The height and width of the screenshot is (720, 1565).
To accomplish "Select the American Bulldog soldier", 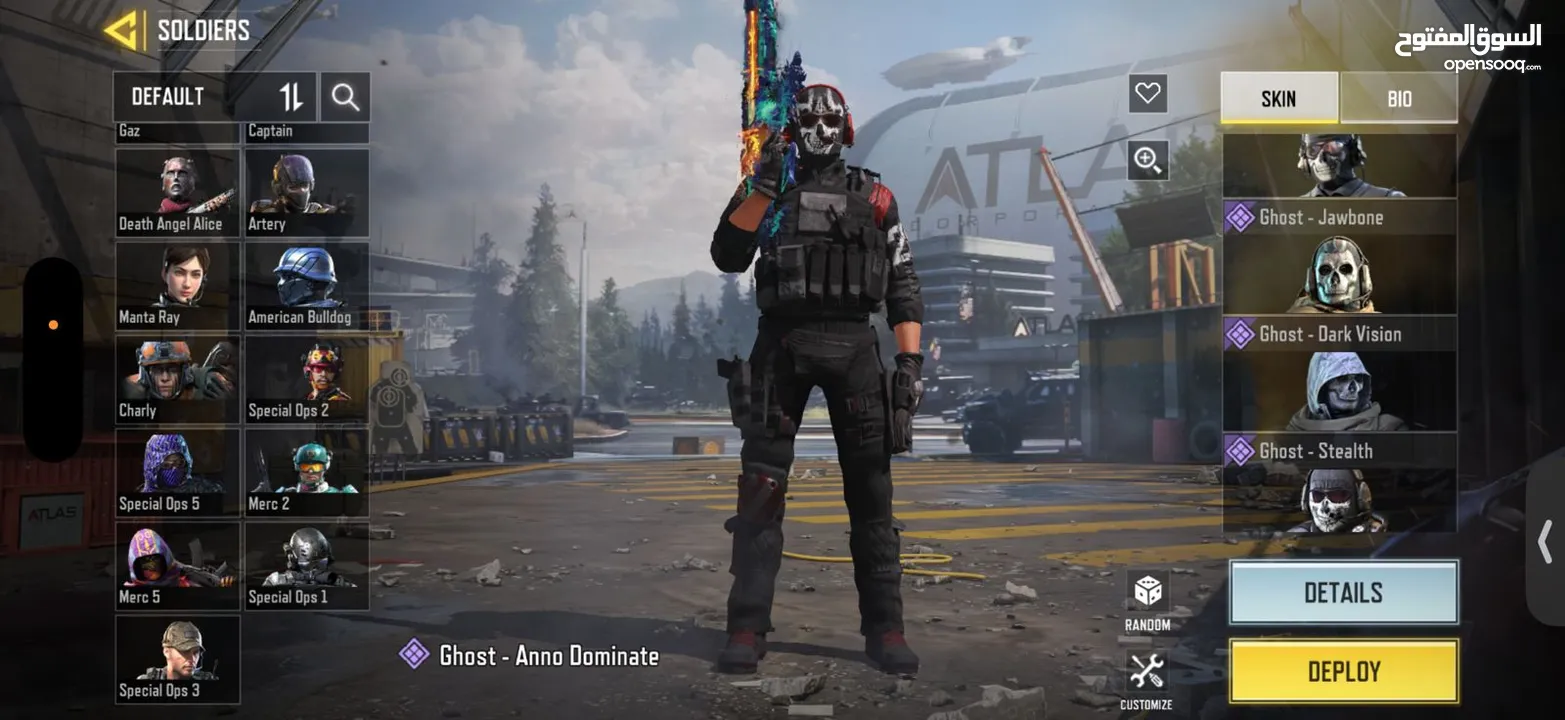I will (307, 286).
